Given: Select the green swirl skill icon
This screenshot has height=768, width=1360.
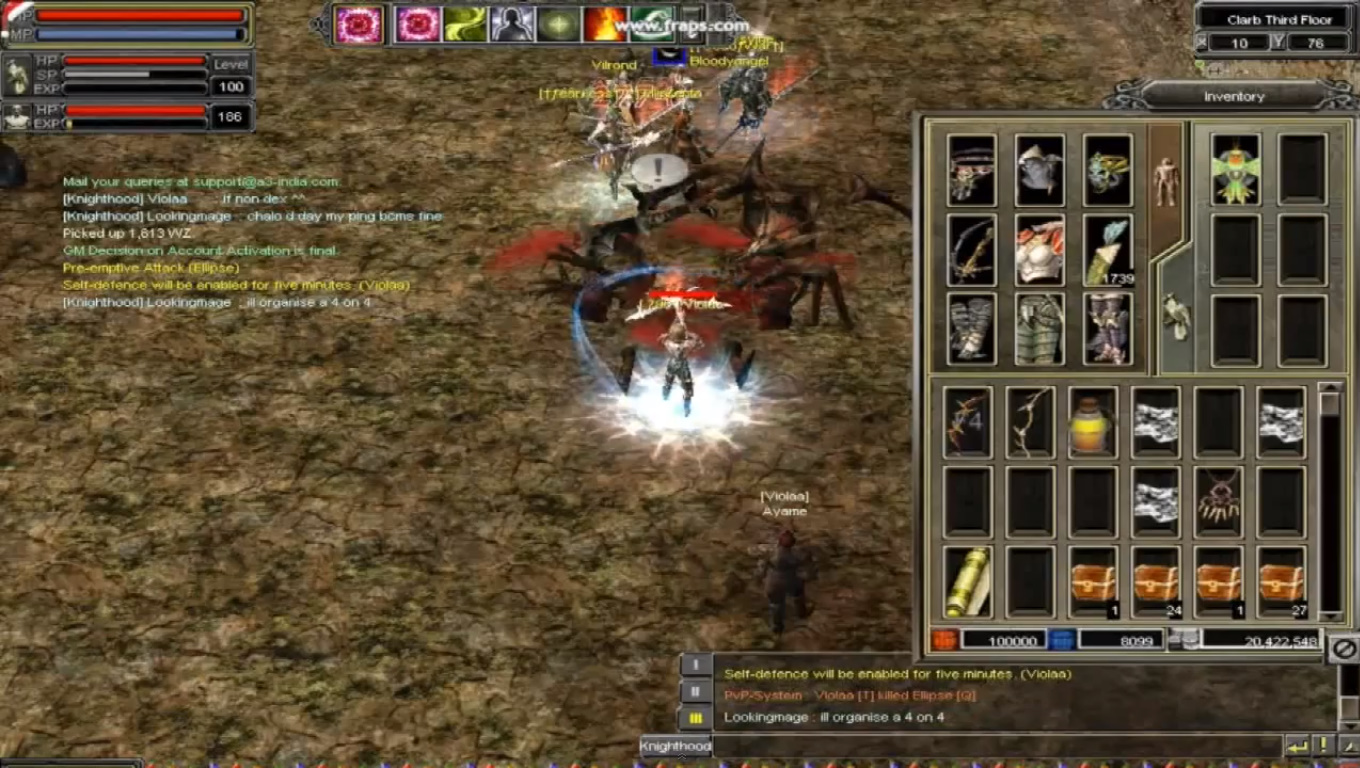Looking at the screenshot, I should pyautogui.click(x=465, y=25).
